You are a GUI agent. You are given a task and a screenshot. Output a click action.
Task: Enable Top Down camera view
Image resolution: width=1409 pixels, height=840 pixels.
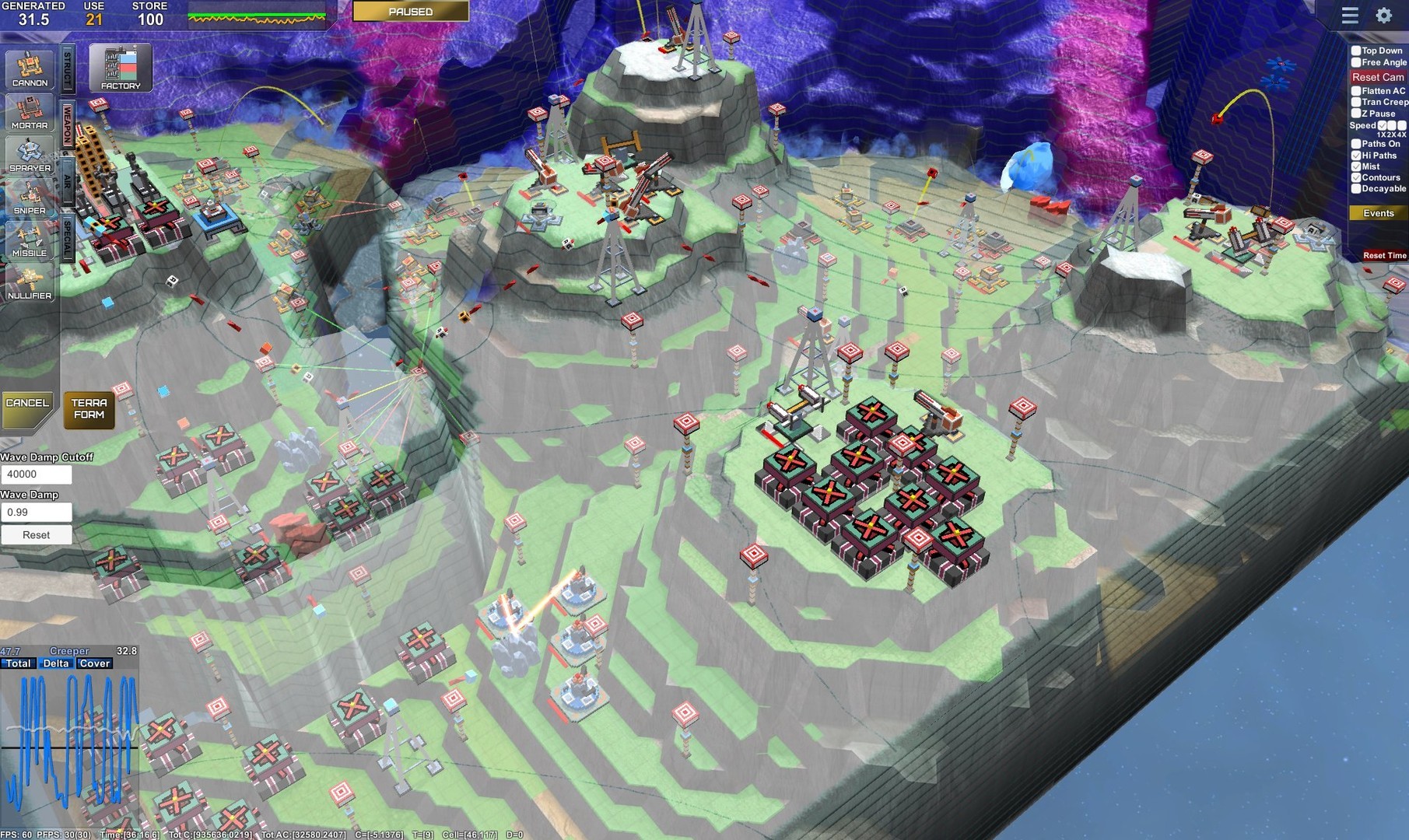1357,50
